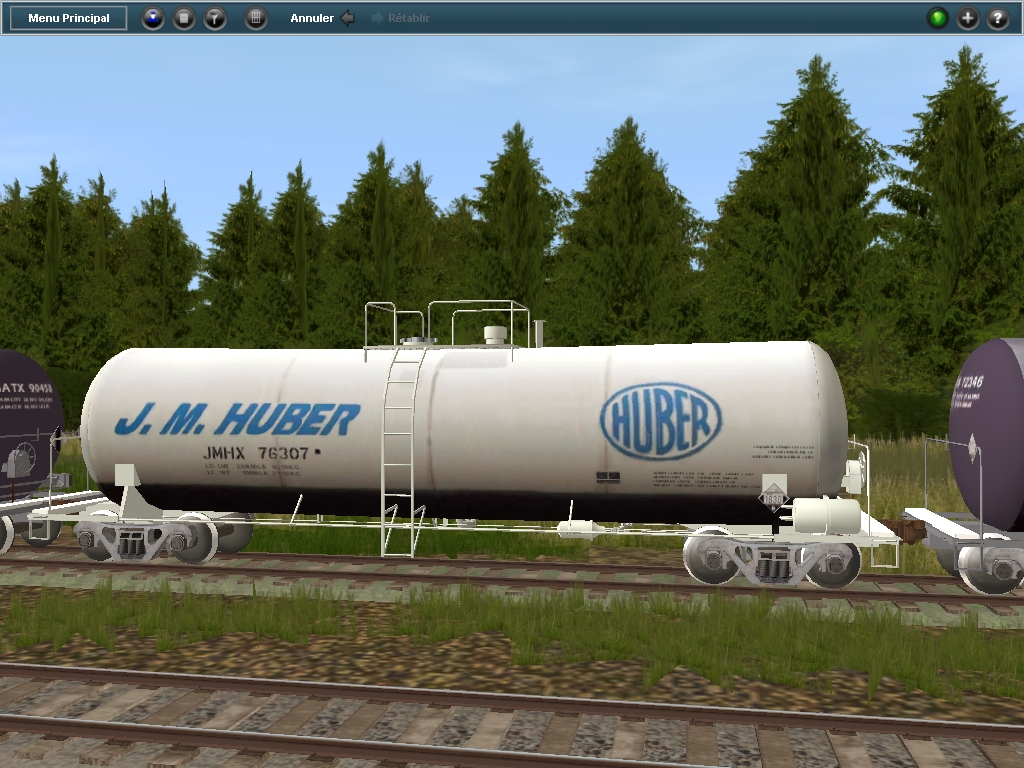Viewport: 1024px width, 768px height.
Task: Open the grid window toolbar icon
Action: [x=256, y=18]
